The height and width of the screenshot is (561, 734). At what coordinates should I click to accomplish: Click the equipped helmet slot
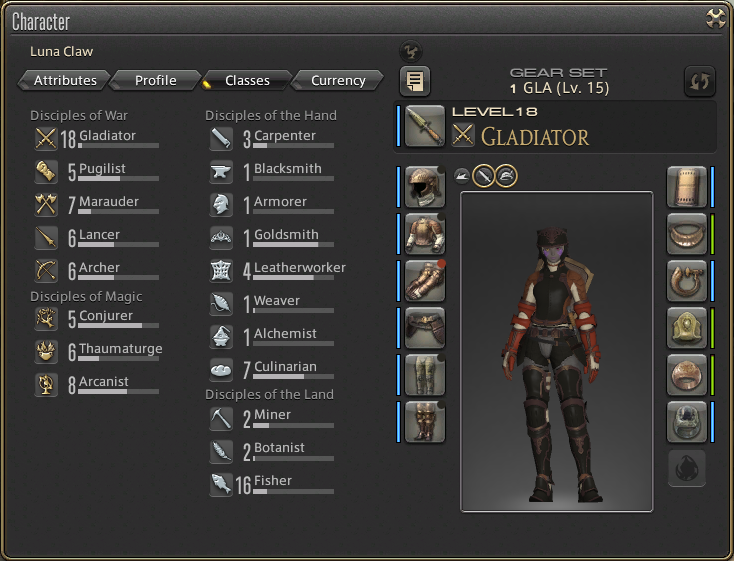pyautogui.click(x=425, y=187)
